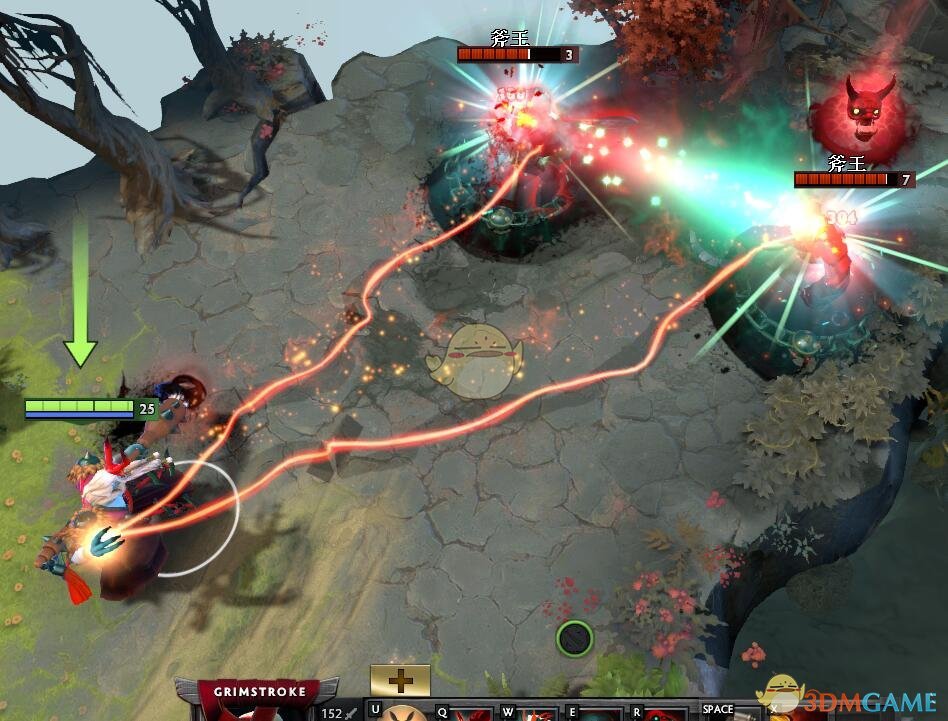Image resolution: width=948 pixels, height=721 pixels.
Task: Click the gold plus level-up button
Action: (x=400, y=680)
